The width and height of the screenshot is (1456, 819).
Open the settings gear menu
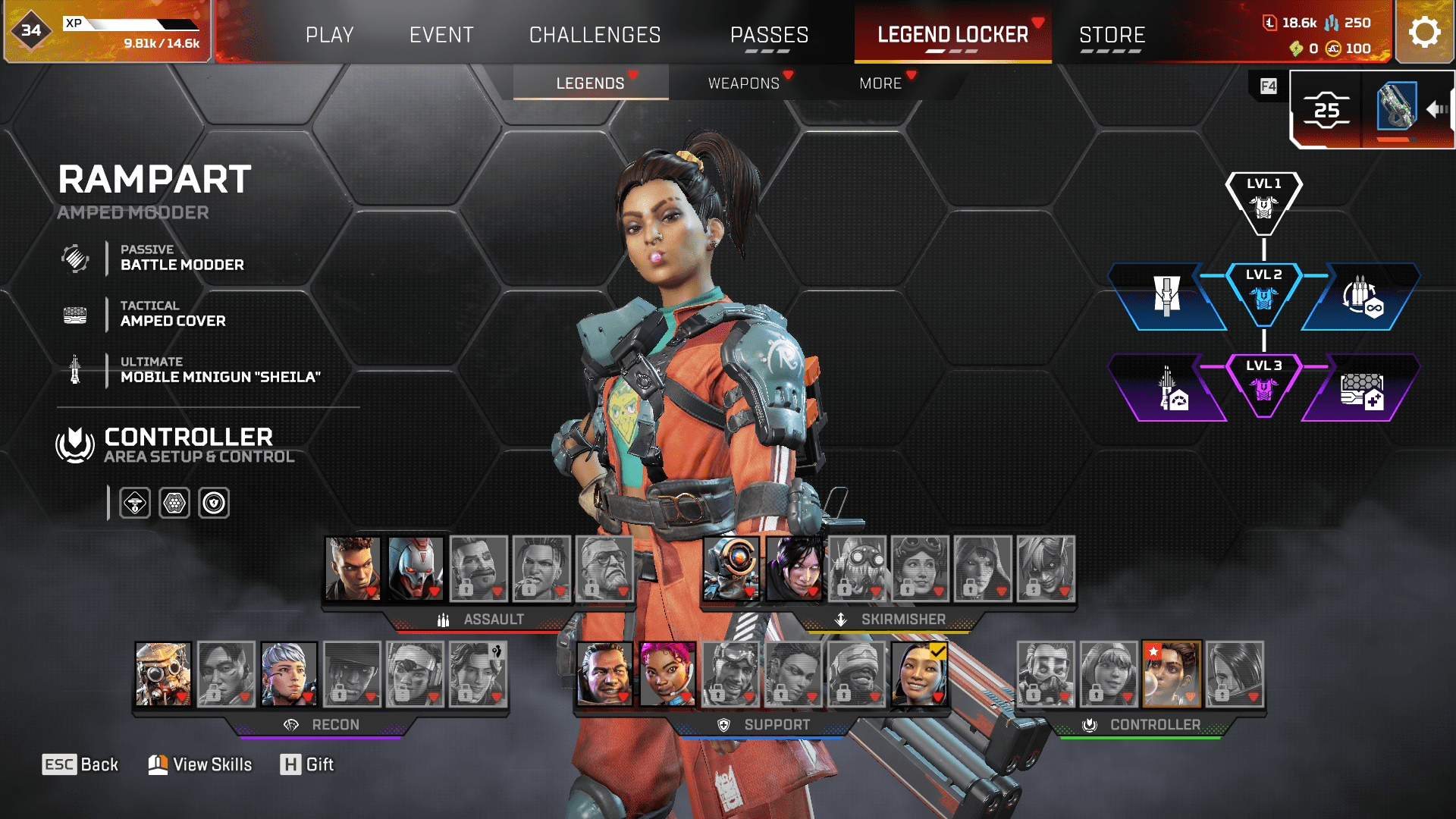(x=1424, y=32)
